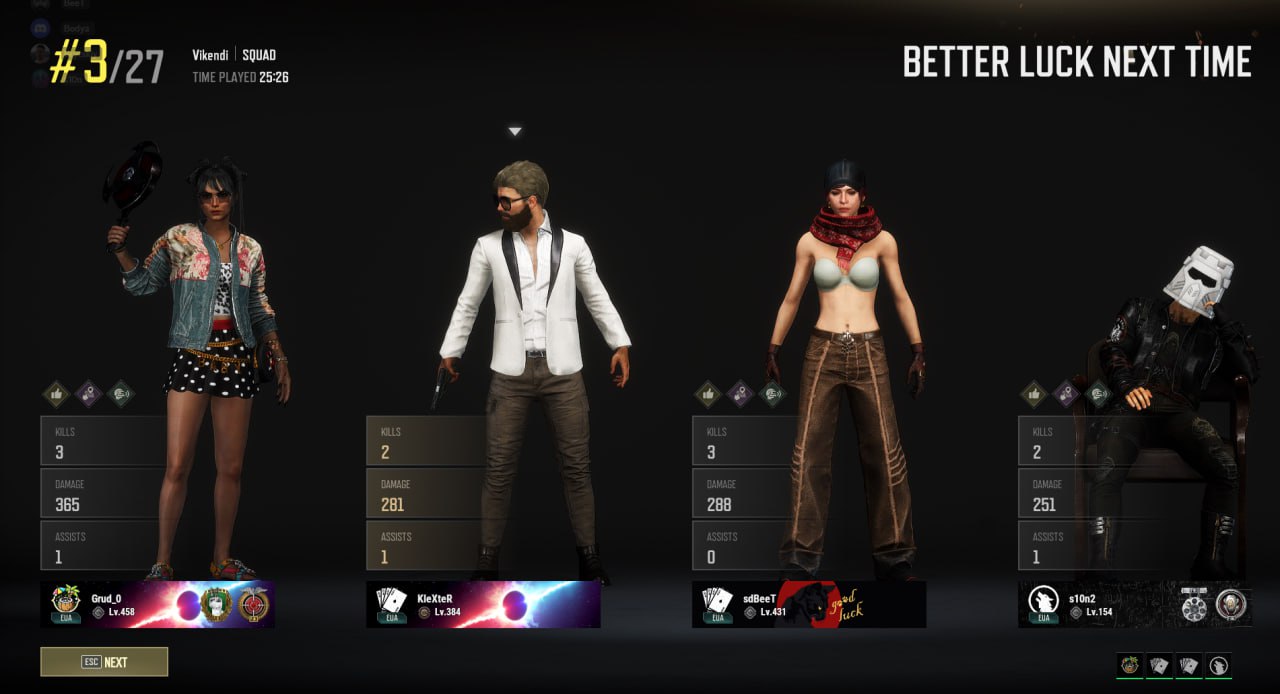Choose the communication commend icon for s10n2

click(1098, 394)
